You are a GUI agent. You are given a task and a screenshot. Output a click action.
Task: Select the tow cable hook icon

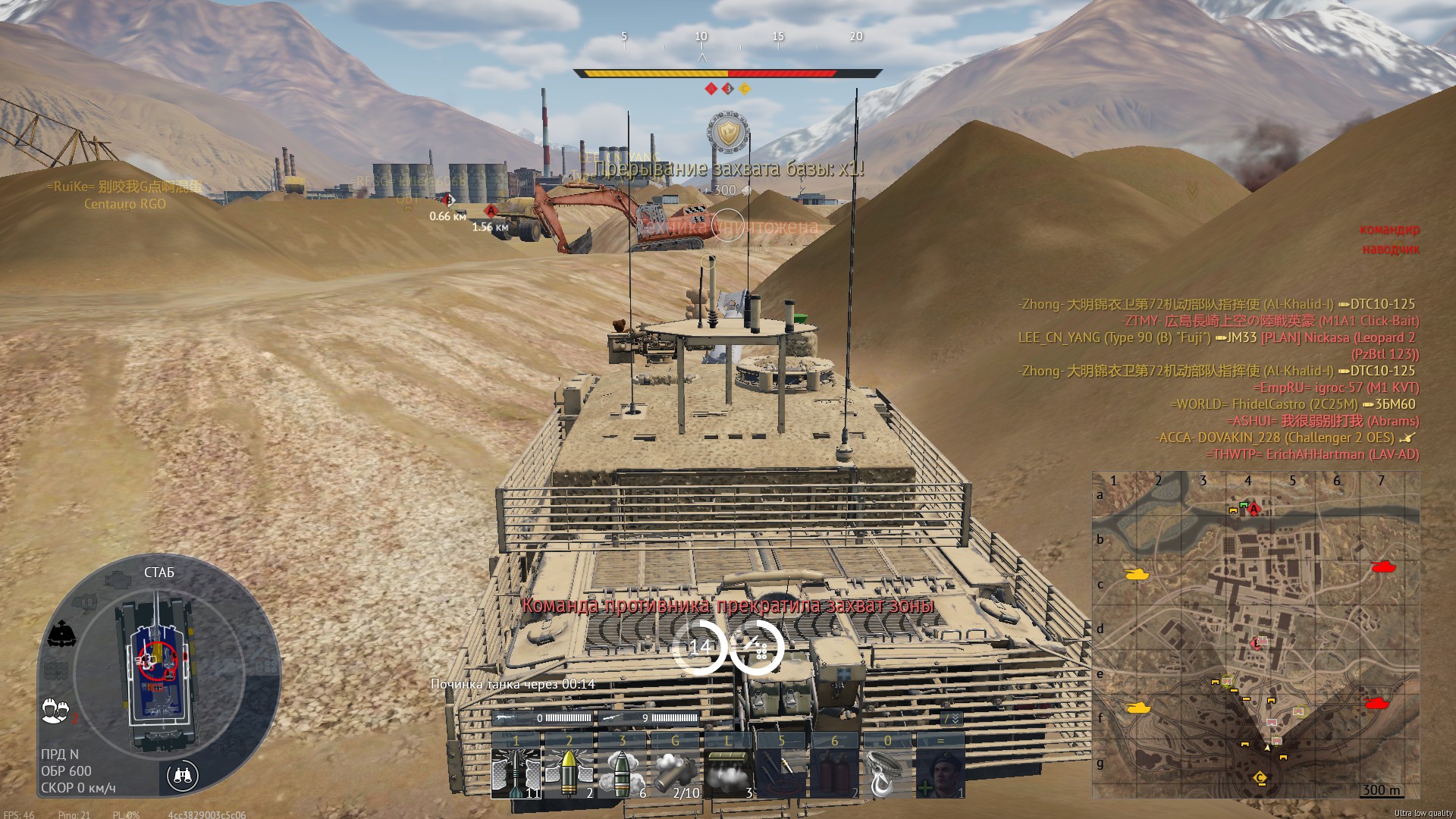(887, 772)
